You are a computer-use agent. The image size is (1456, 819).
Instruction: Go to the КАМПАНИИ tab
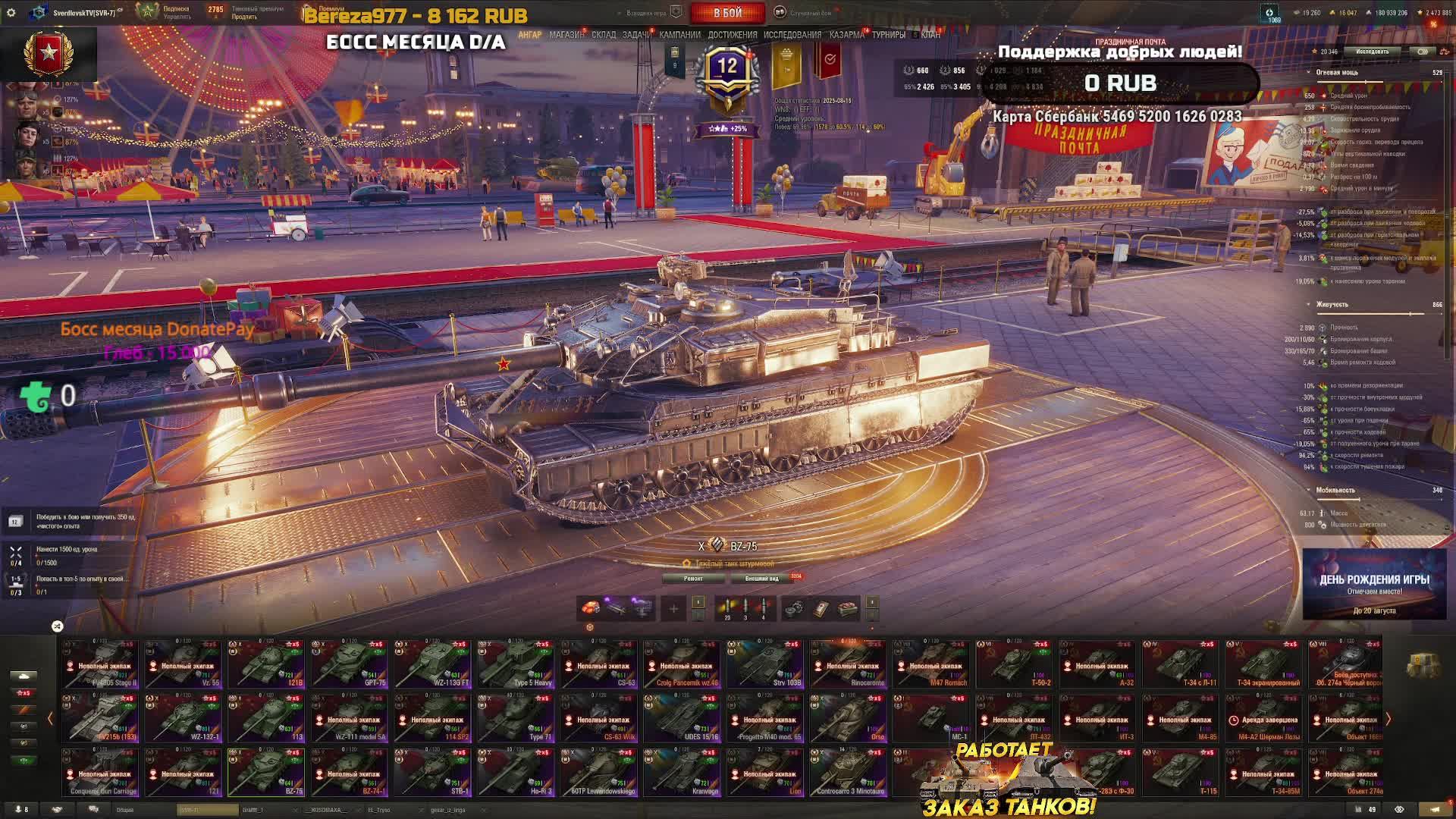pos(679,35)
